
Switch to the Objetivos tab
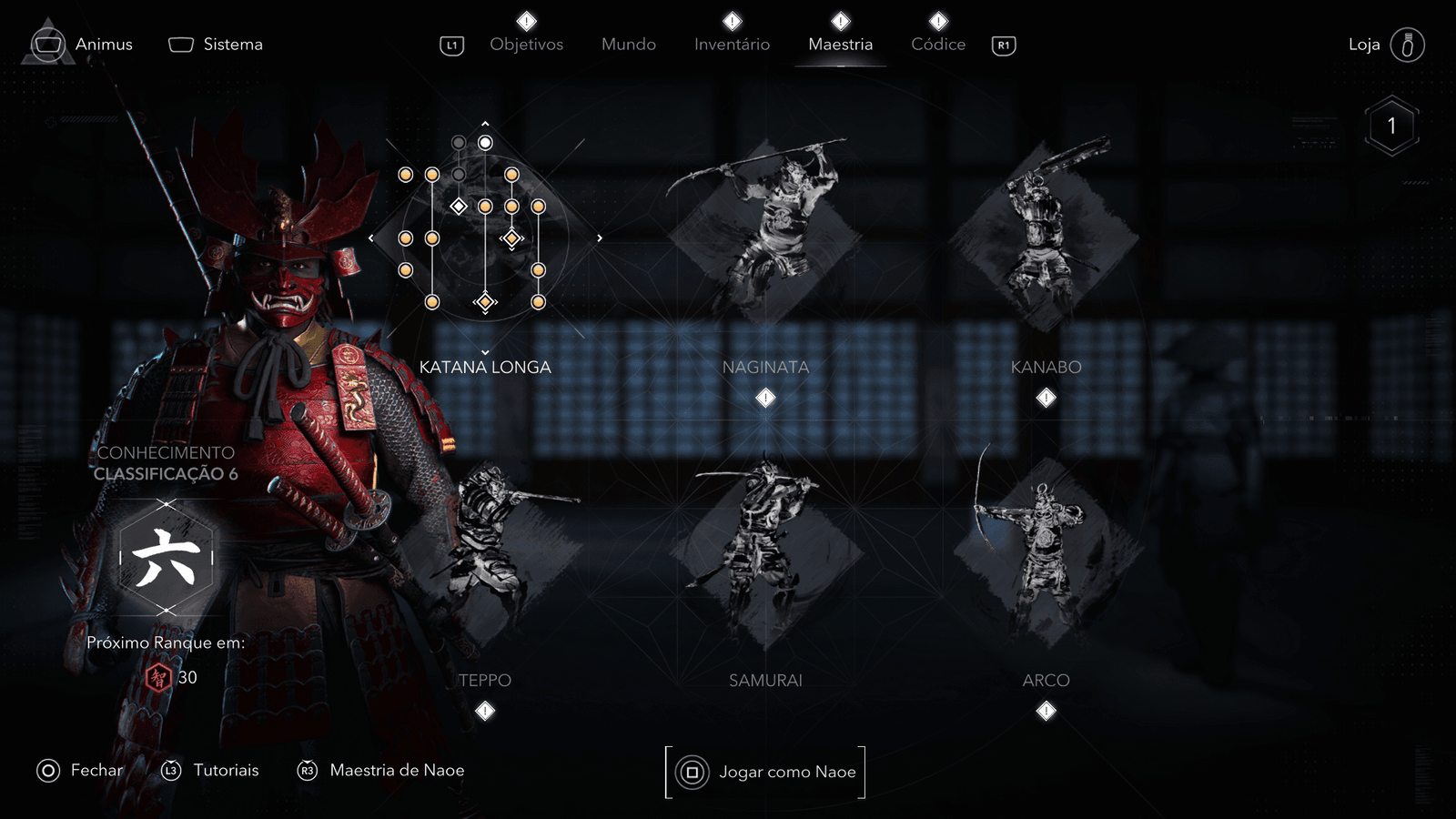point(526,45)
